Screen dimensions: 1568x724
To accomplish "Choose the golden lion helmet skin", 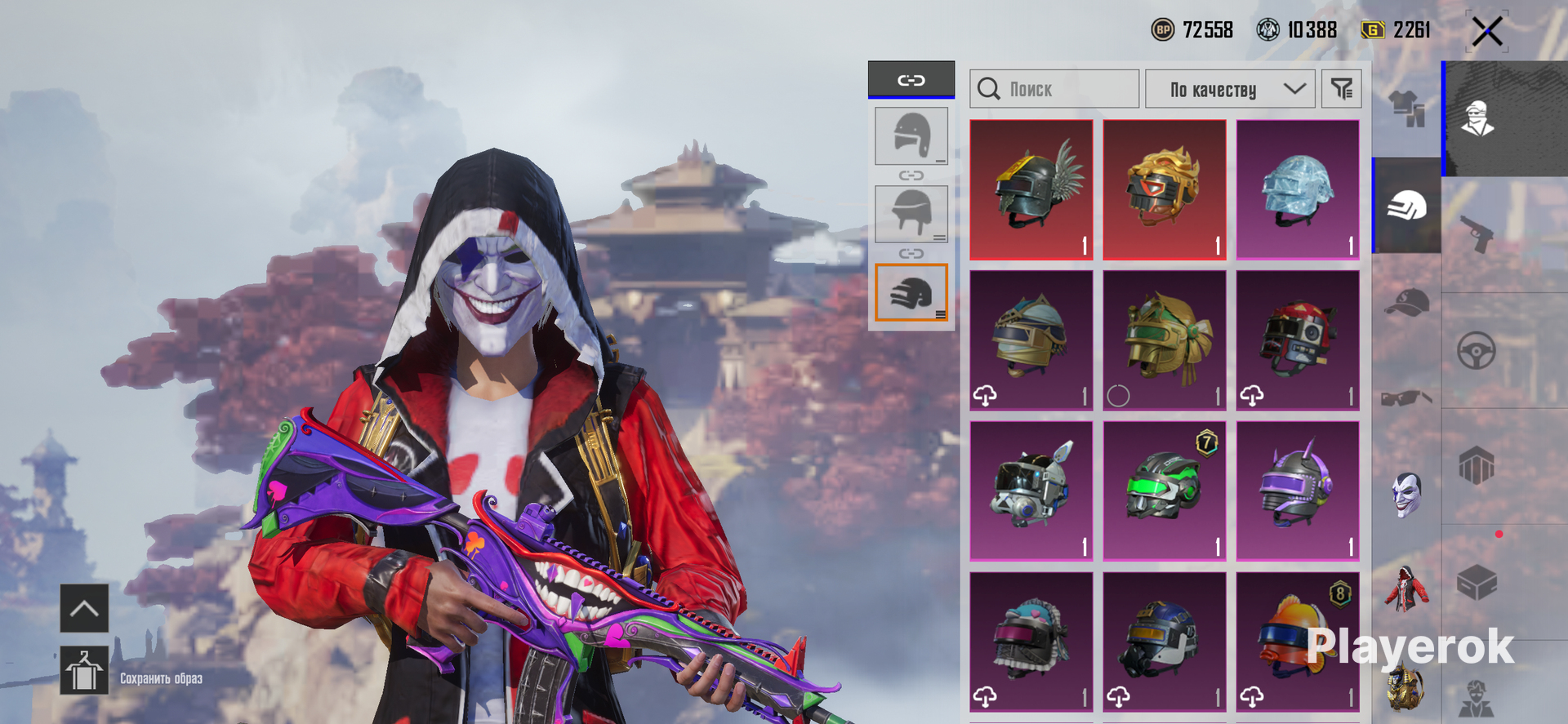I will pyautogui.click(x=1165, y=189).
